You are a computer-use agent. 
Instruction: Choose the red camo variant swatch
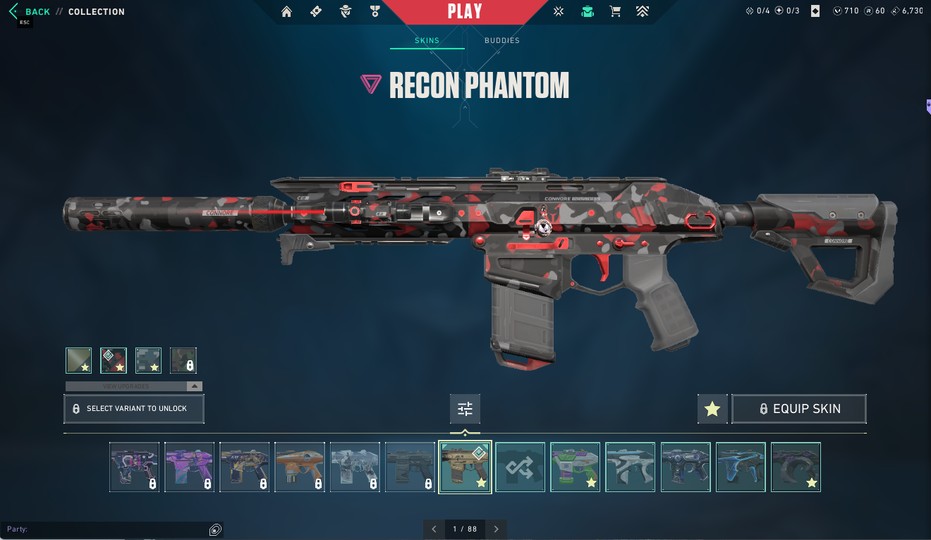tap(113, 360)
